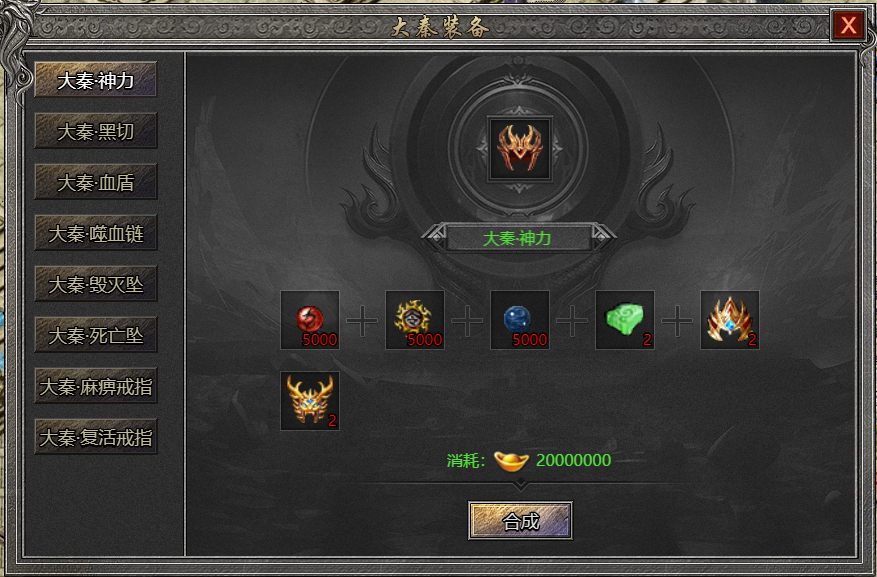Inspect the crafted helmet result icon
The height and width of the screenshot is (577, 877).
pyautogui.click(x=519, y=149)
